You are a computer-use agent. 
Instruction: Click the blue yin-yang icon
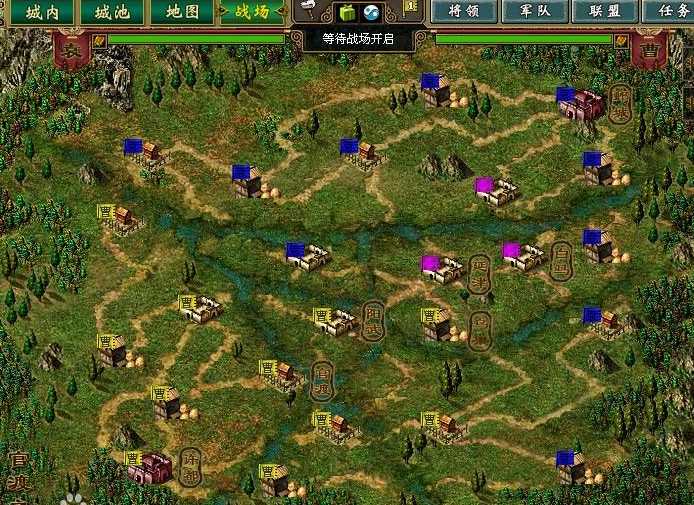(371, 13)
